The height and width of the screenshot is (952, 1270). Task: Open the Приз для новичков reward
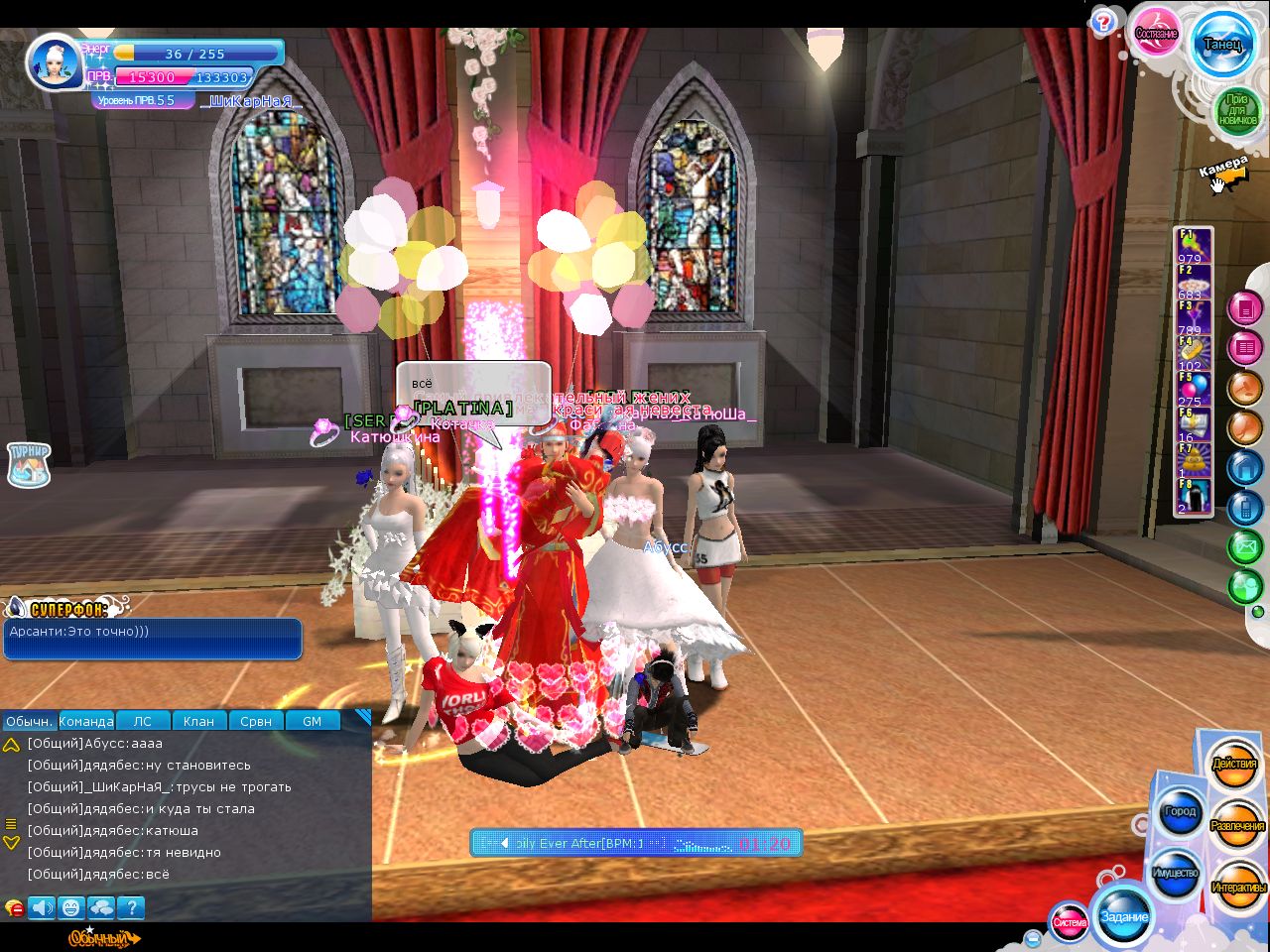(1236, 109)
